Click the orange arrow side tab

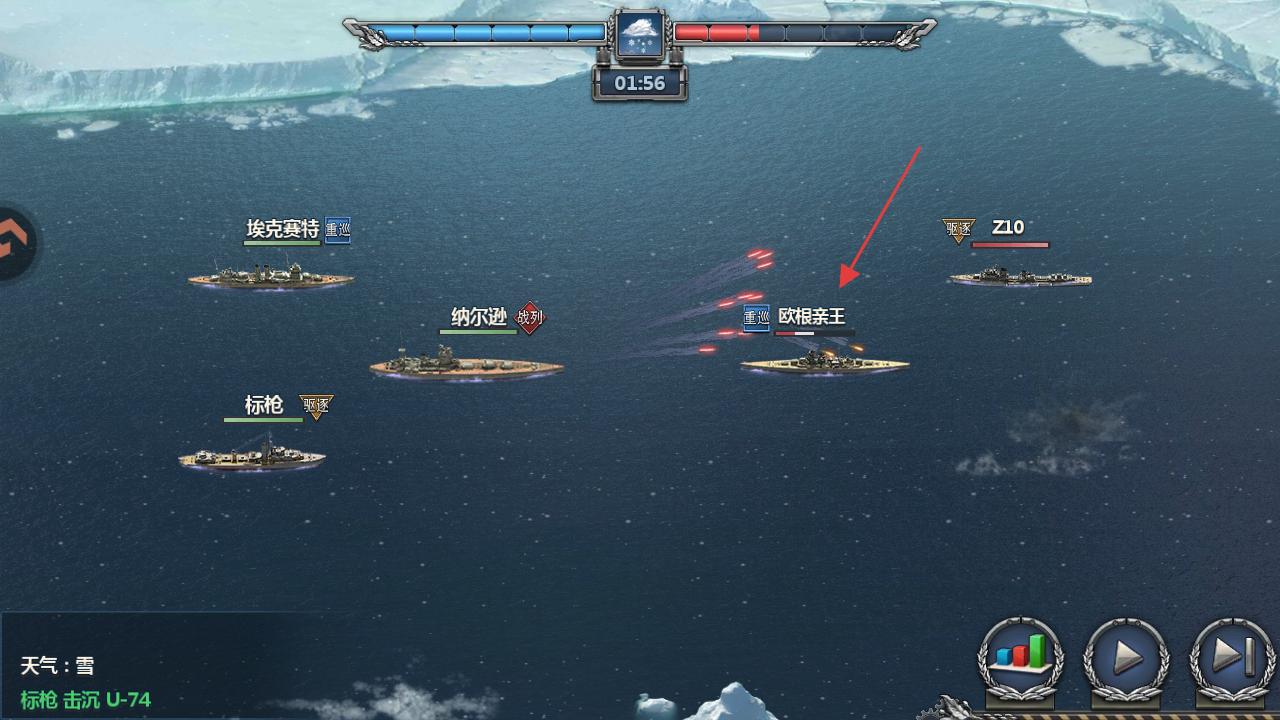(x=14, y=243)
